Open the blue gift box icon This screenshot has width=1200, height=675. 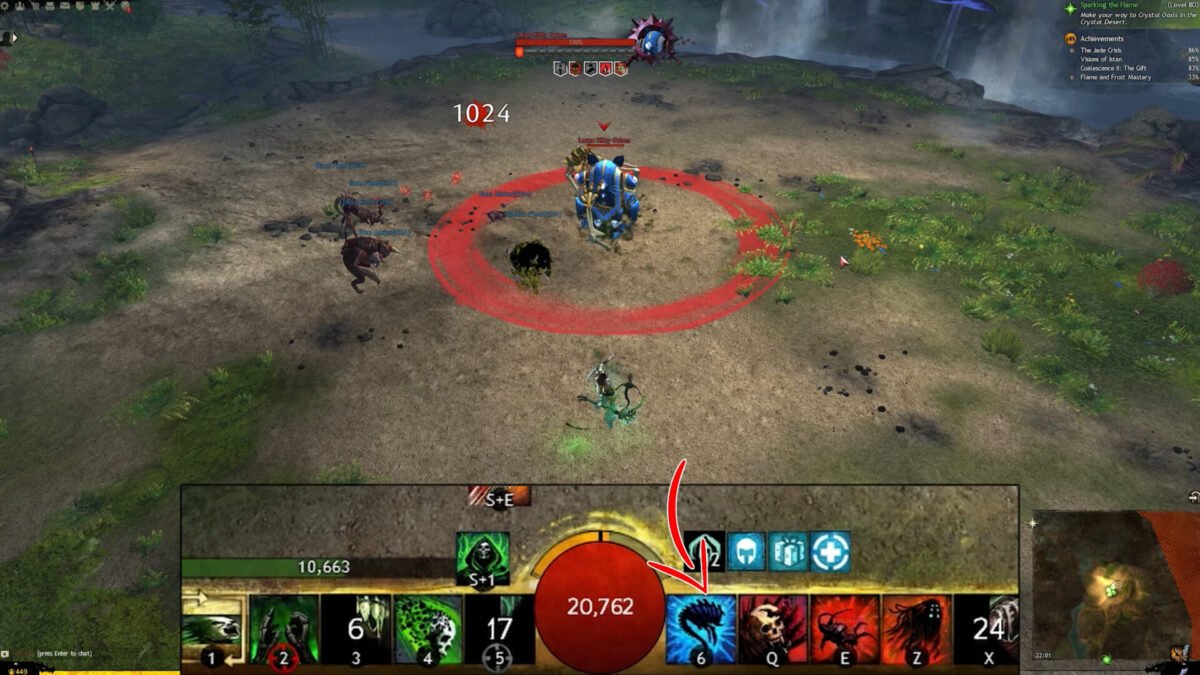788,551
